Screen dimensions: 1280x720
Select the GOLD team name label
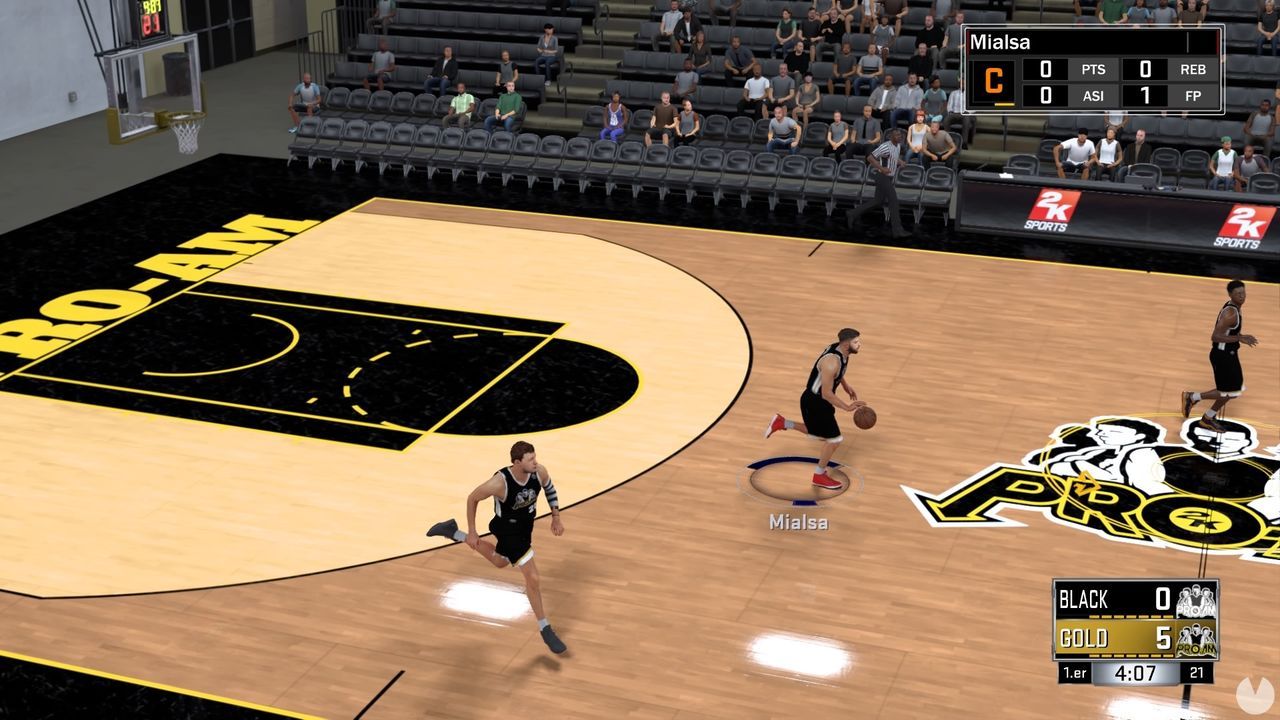pos(1085,636)
